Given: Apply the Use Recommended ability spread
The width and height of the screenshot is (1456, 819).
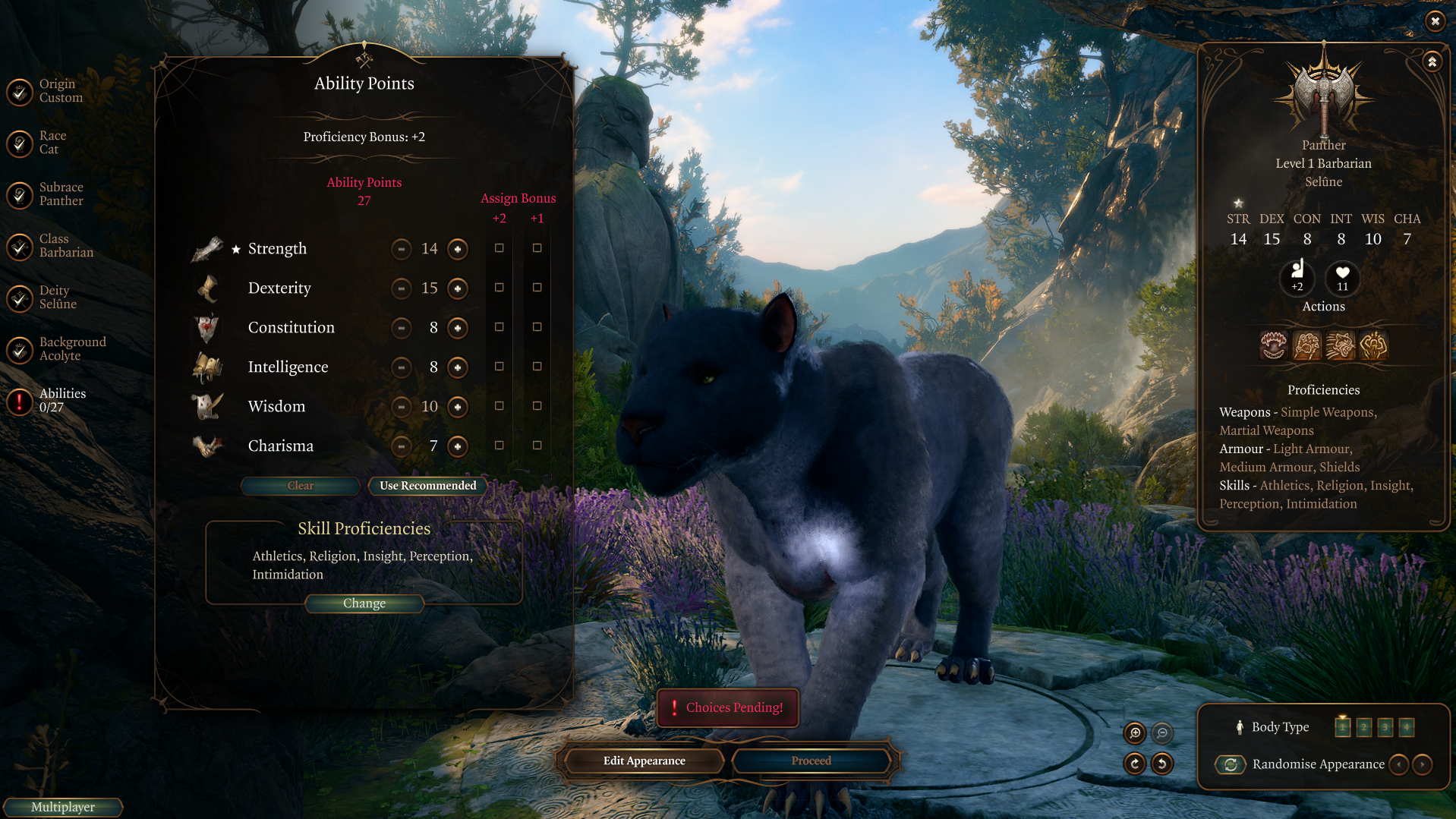Looking at the screenshot, I should coord(428,486).
